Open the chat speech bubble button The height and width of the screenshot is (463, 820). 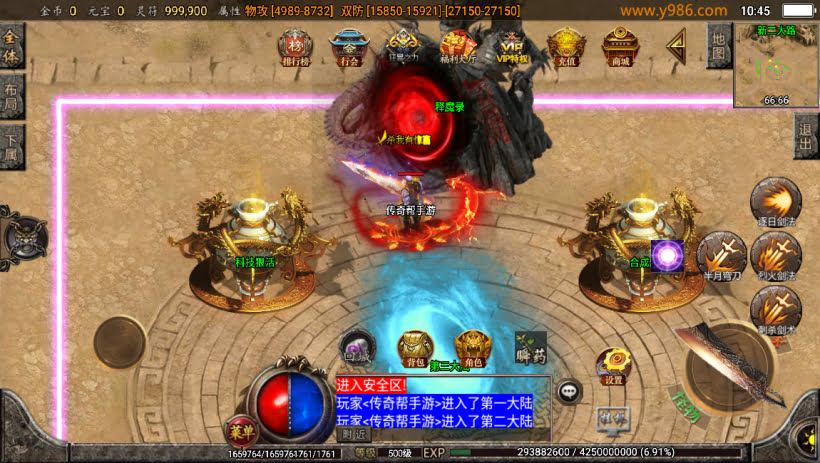coord(569,392)
